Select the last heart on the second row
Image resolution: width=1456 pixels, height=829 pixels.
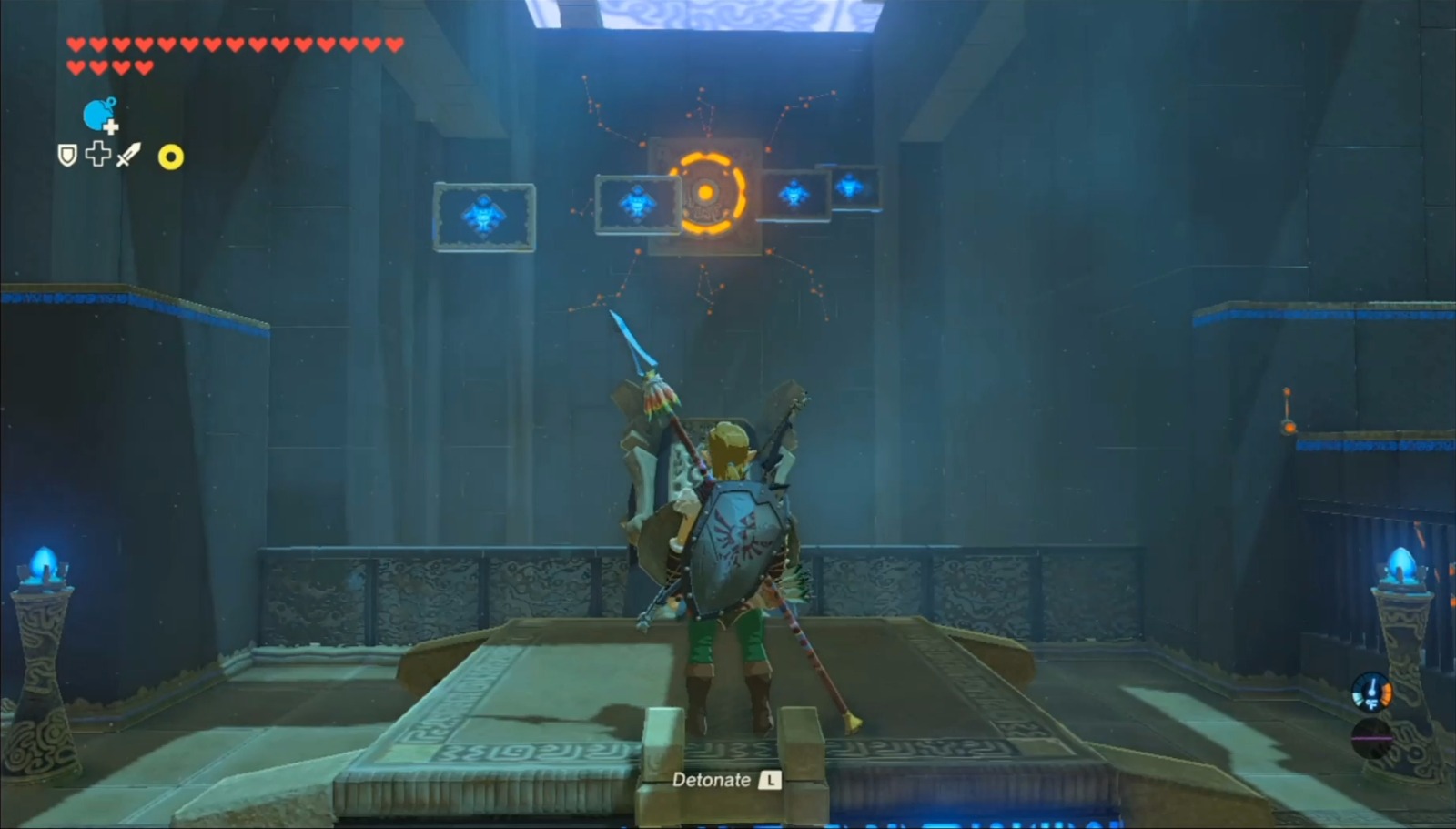(143, 66)
